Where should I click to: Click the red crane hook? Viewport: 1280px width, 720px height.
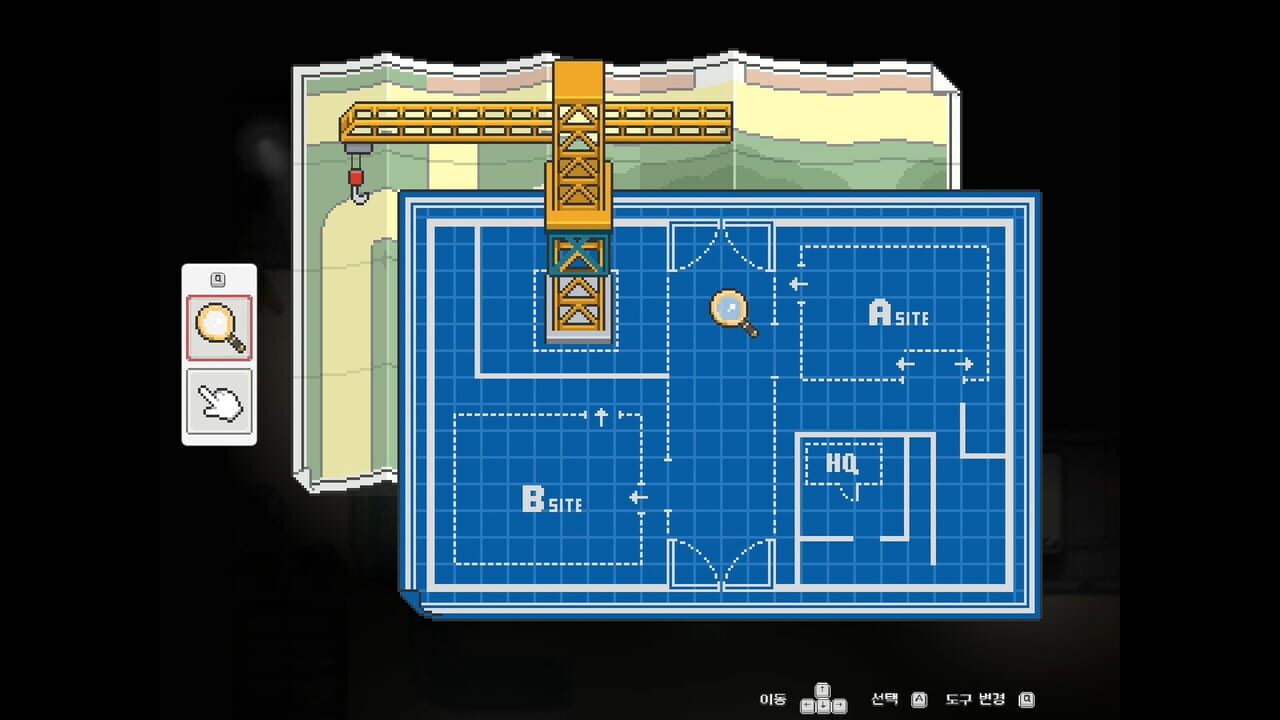point(355,178)
